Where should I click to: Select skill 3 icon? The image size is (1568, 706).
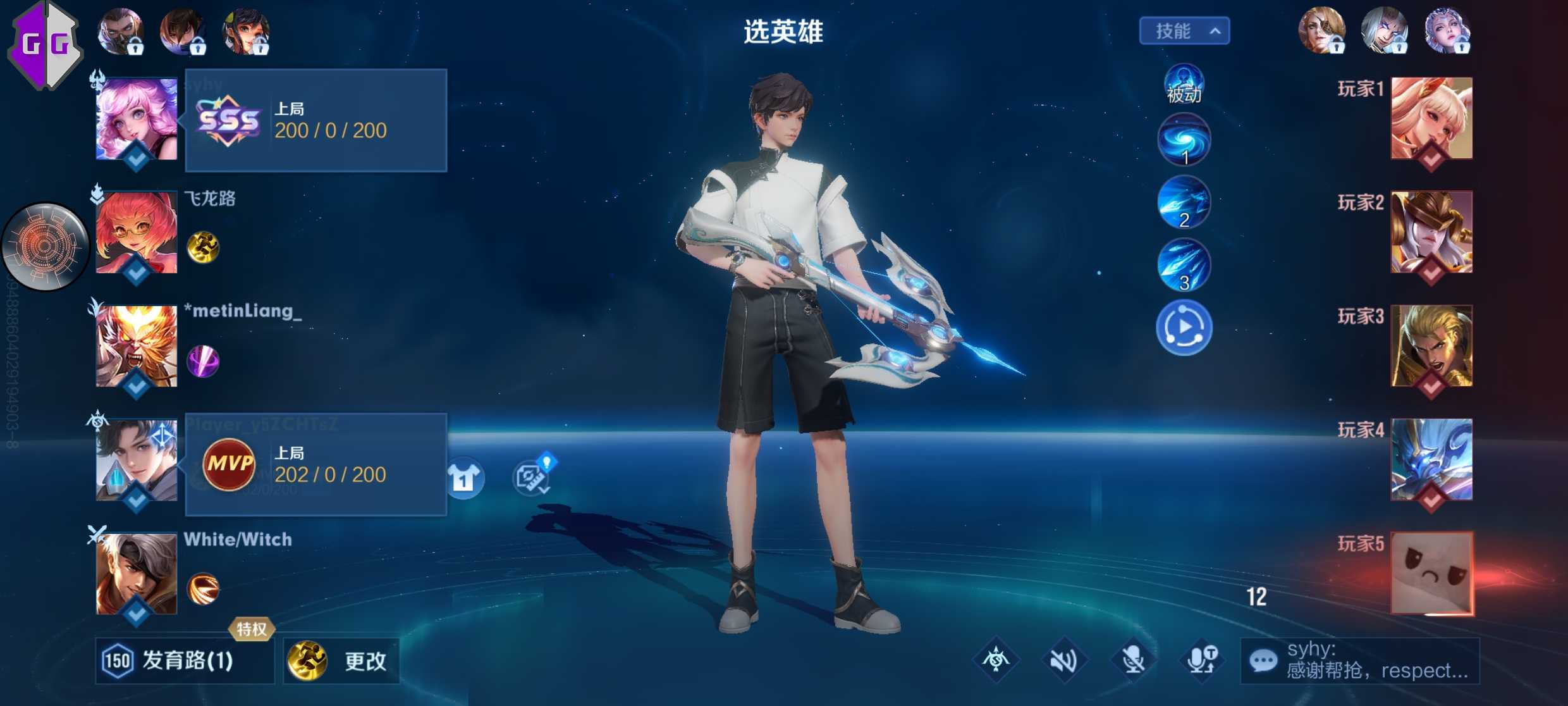tap(1184, 264)
